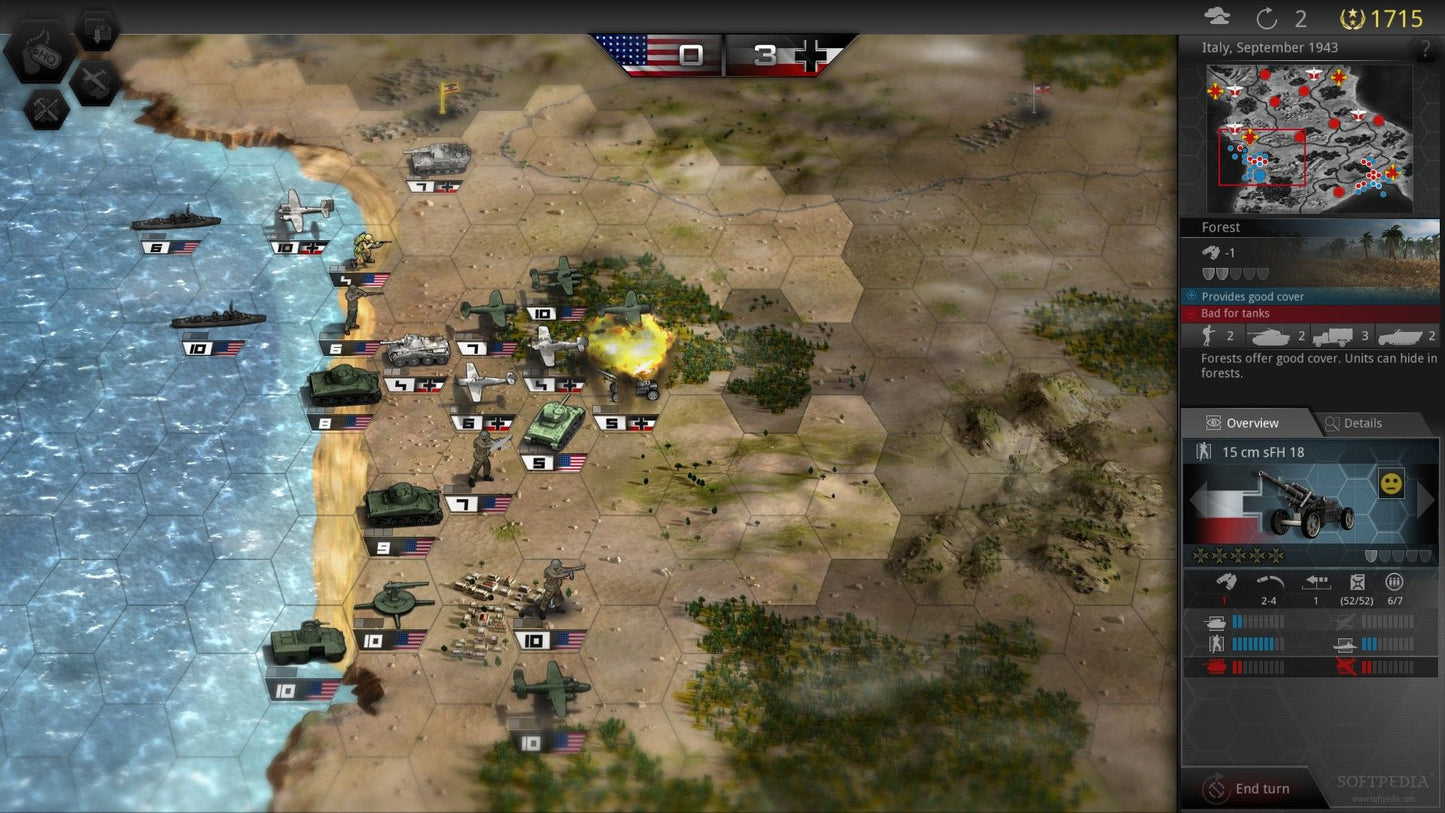Open the air mission hex icon

click(x=95, y=82)
